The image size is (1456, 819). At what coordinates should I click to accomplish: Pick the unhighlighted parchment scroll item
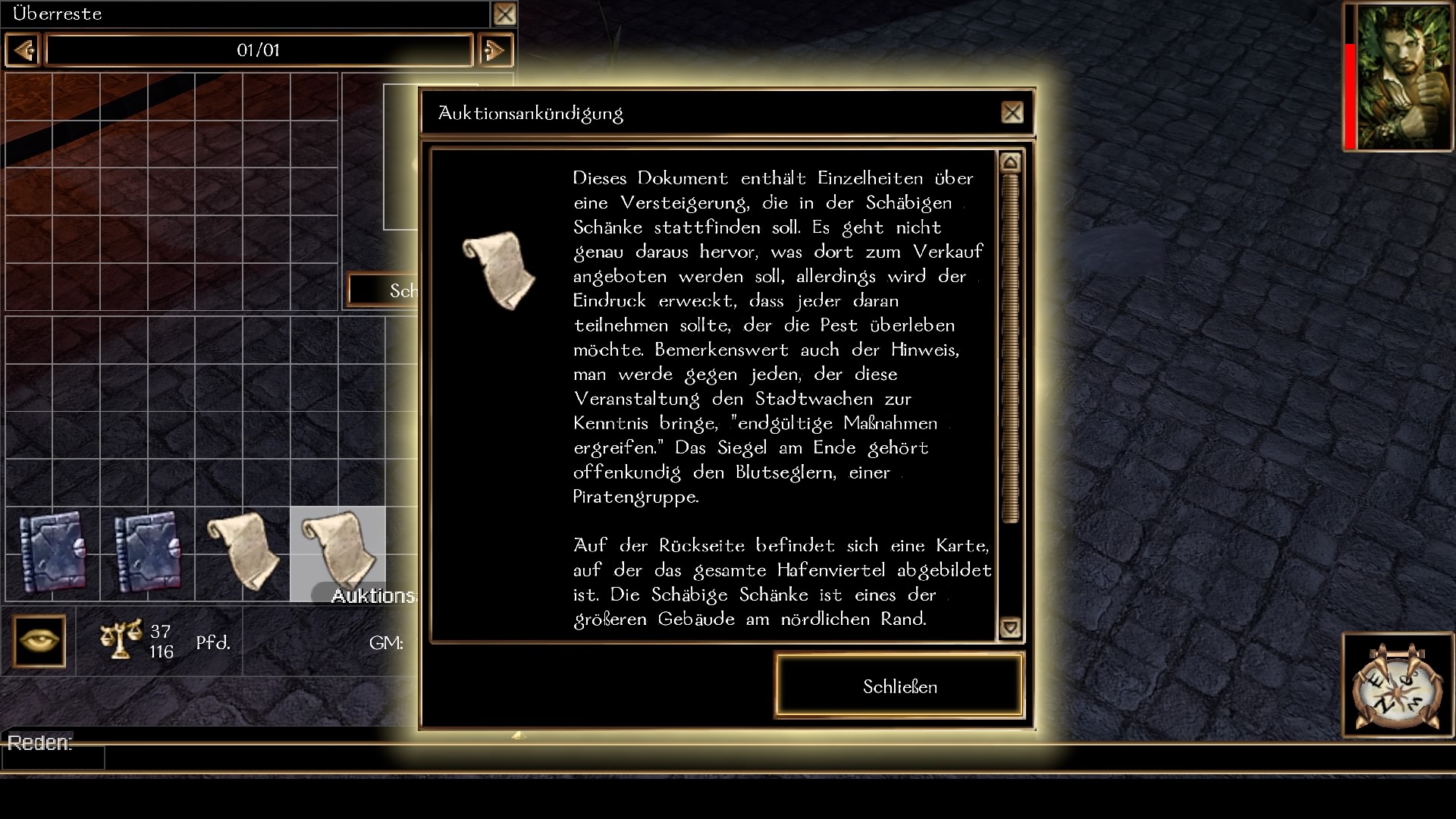[x=243, y=553]
